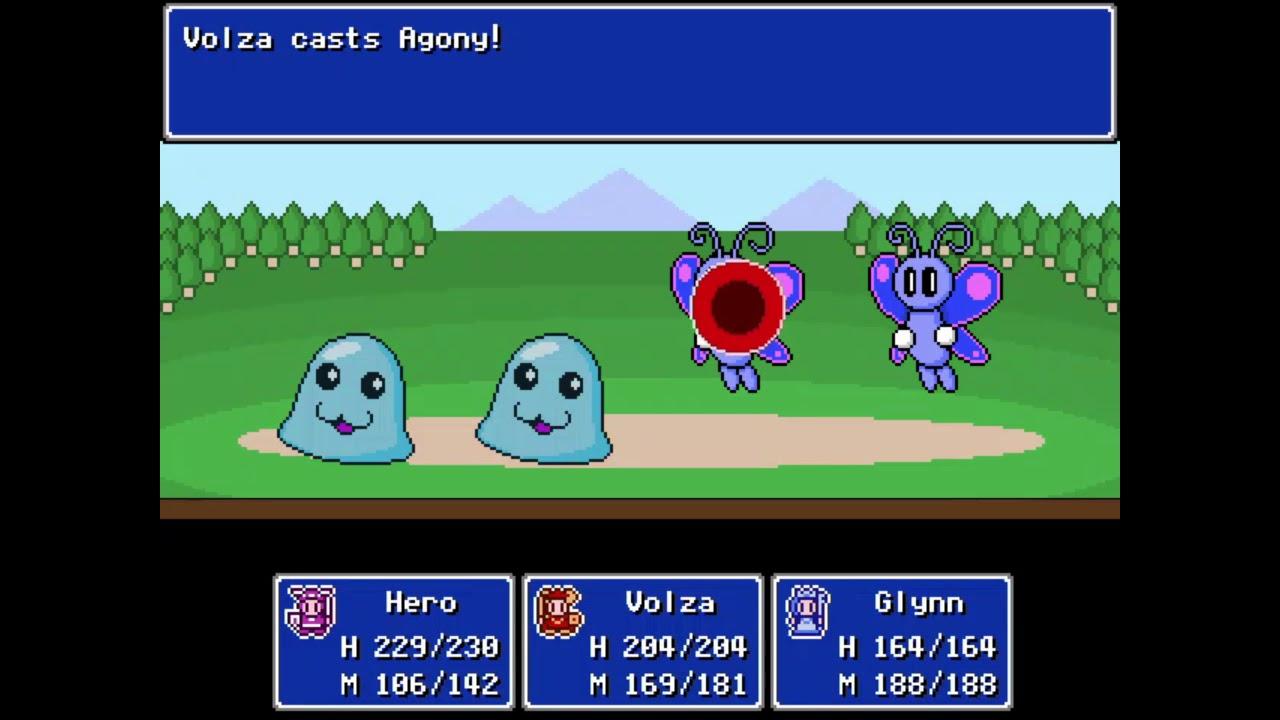Click the "Volza casts Agony!" message box
Viewport: 1280px width, 720px height.
640,72
